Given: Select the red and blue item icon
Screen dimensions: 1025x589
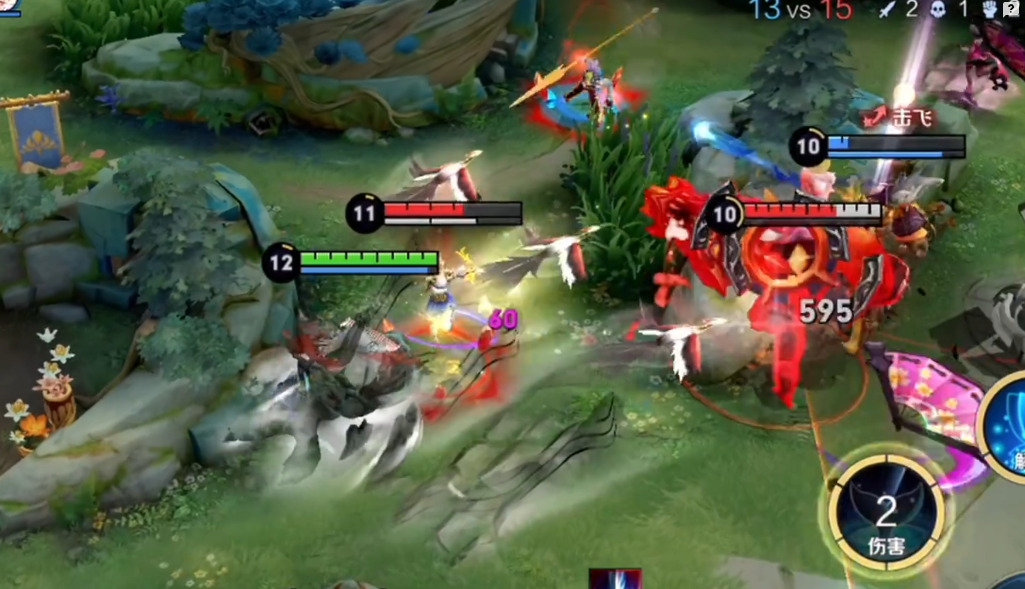Looking at the screenshot, I should (614, 579).
